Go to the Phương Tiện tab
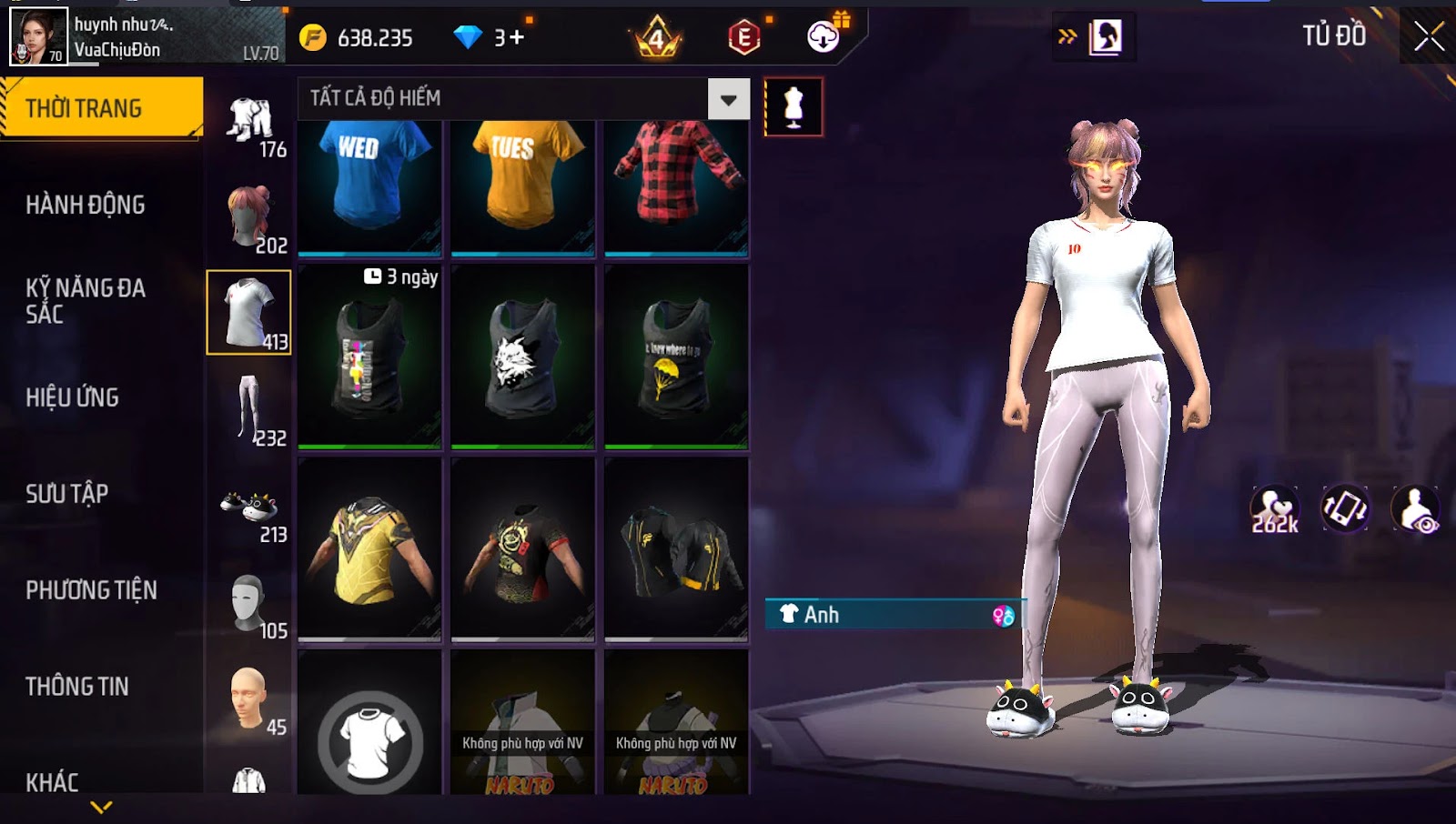The image size is (1456, 824). (91, 590)
